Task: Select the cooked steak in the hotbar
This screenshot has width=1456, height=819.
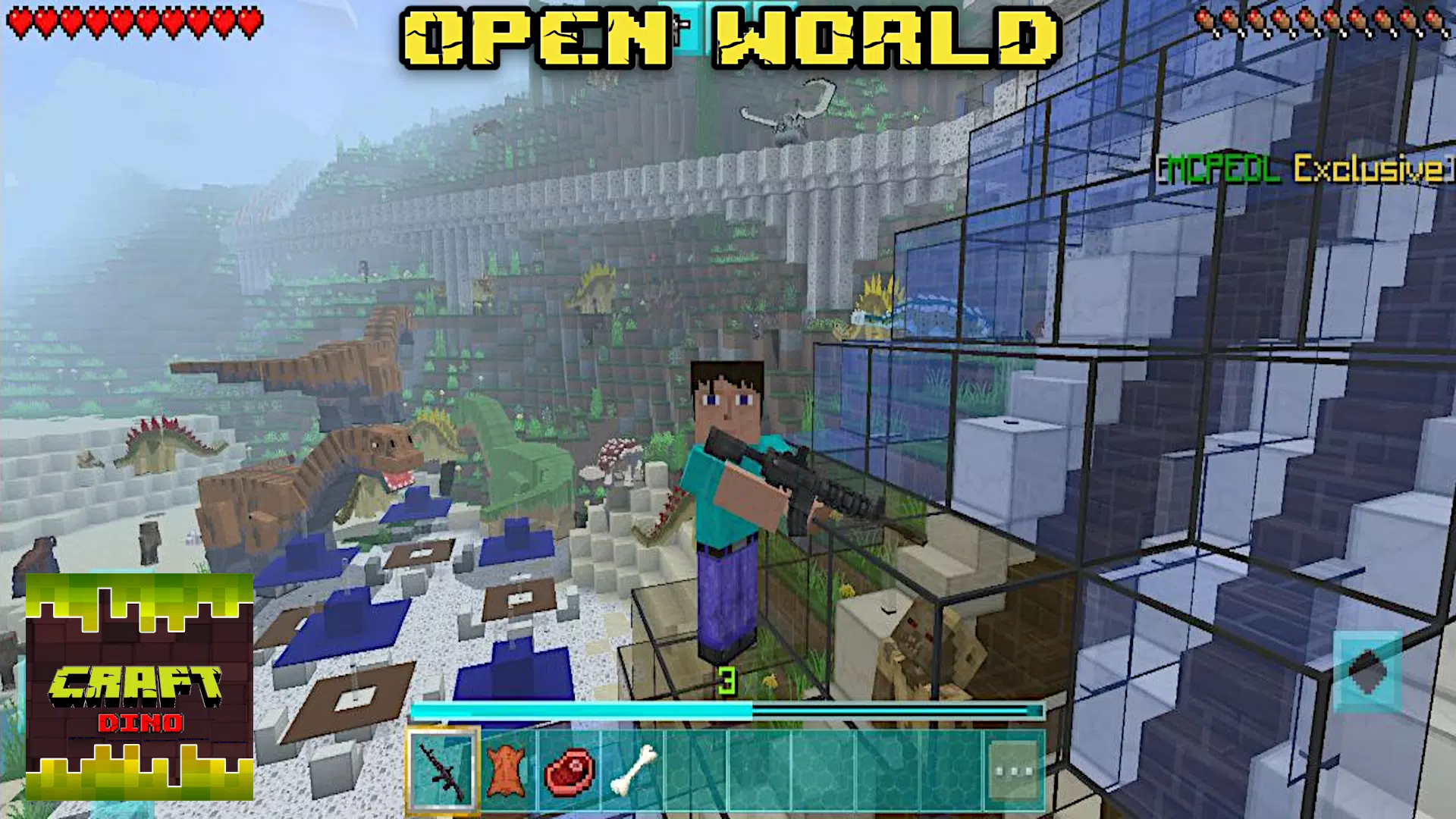Action: pyautogui.click(x=570, y=768)
